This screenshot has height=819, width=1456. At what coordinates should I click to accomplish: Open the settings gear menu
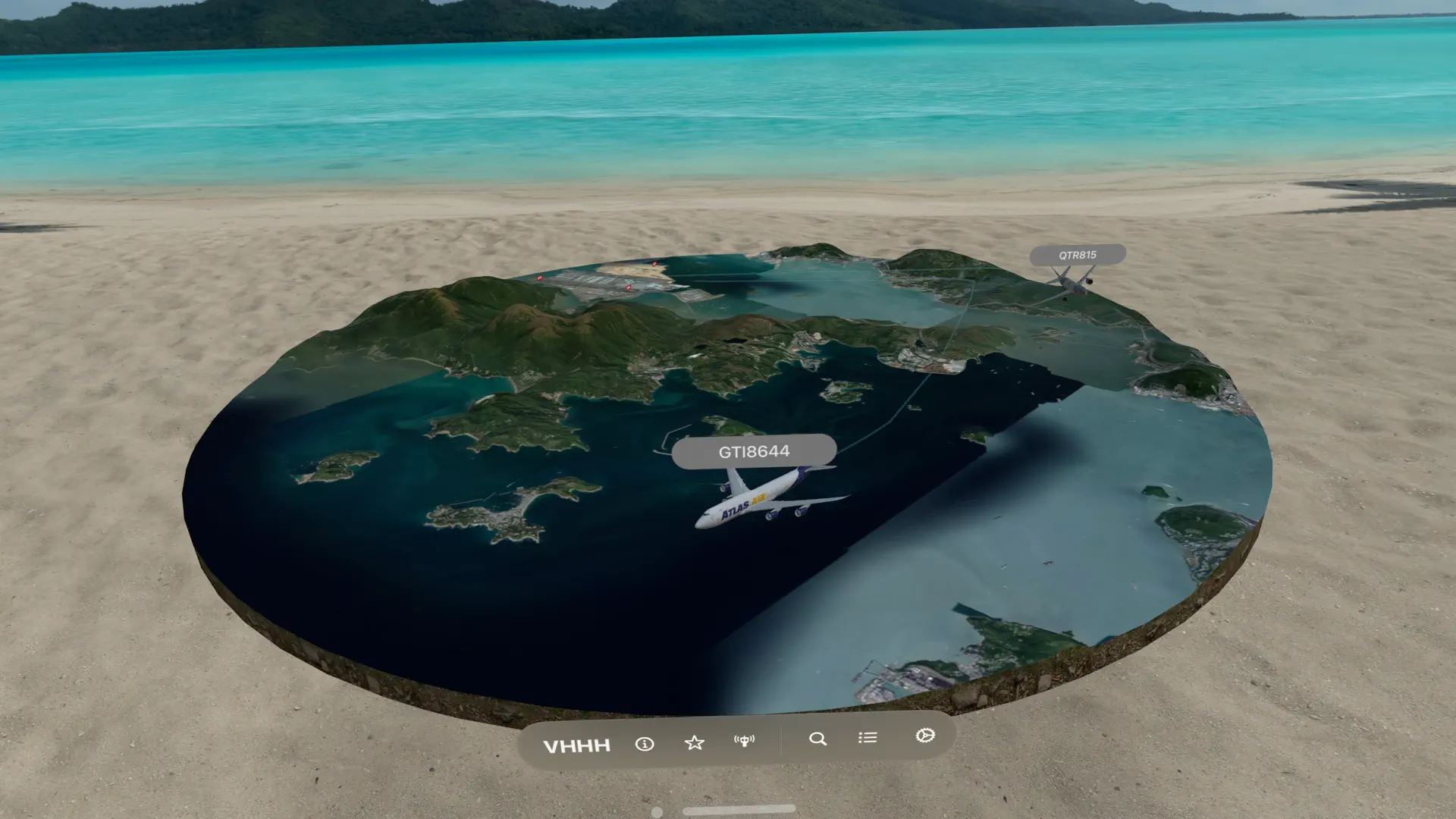pyautogui.click(x=924, y=736)
